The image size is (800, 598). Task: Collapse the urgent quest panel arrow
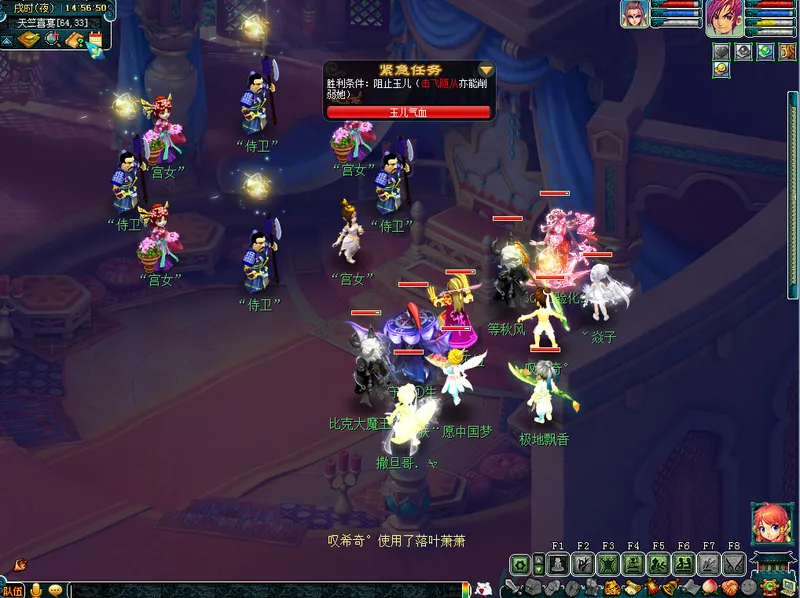pos(486,69)
